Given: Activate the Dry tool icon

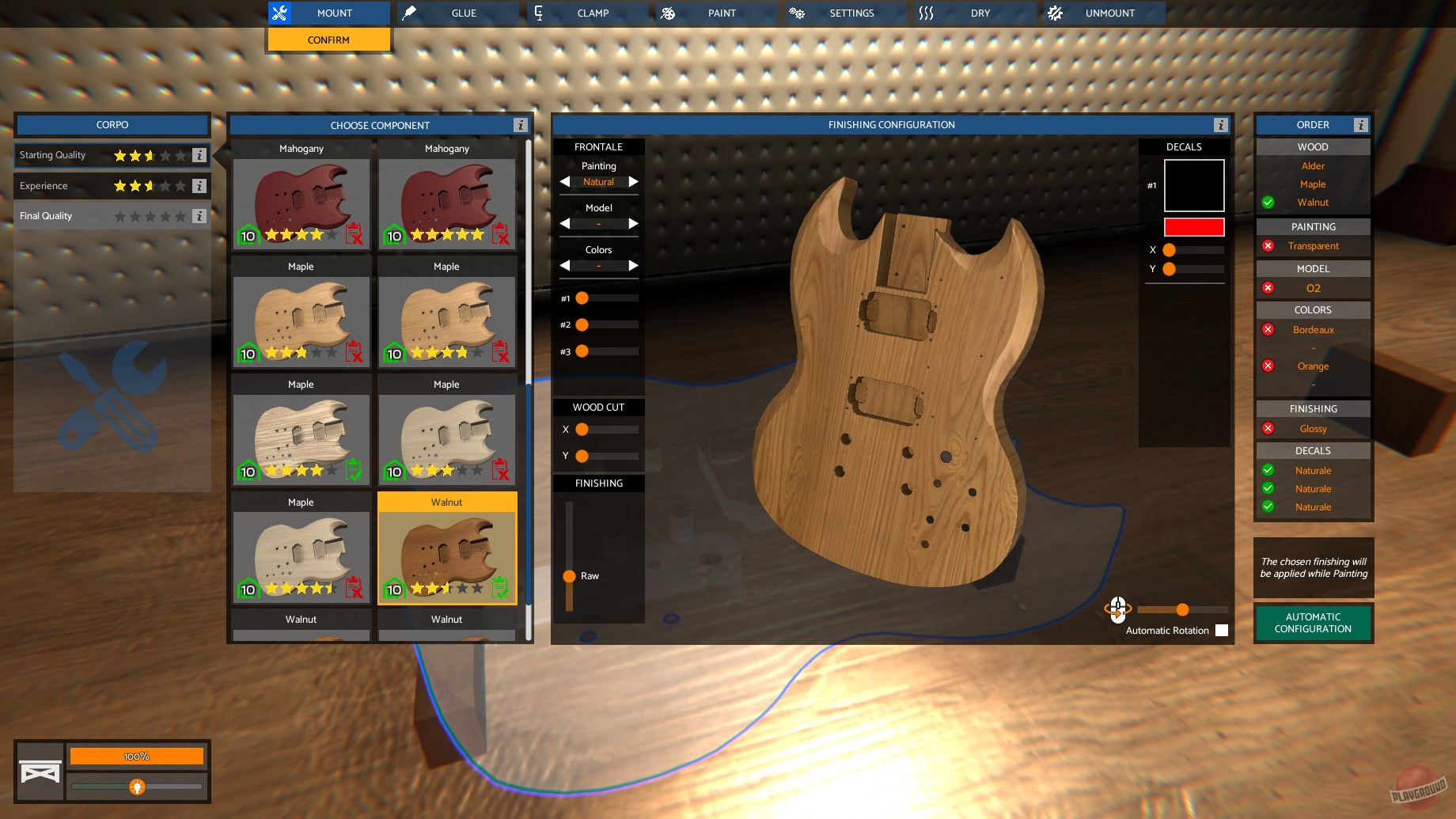Looking at the screenshot, I should 926,12.
